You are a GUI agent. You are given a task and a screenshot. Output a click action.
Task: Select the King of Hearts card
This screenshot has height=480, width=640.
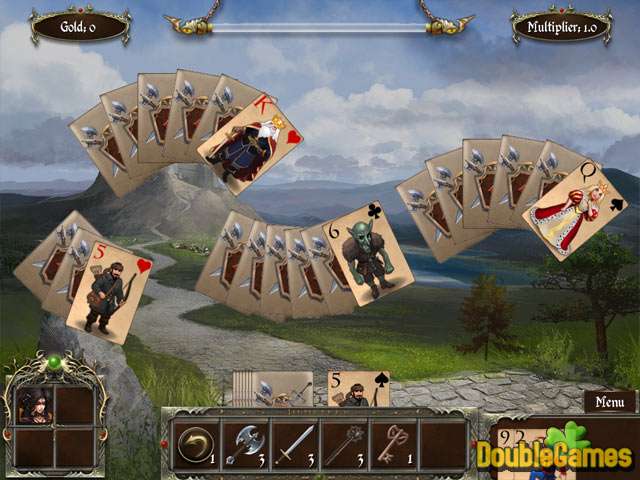[250, 147]
